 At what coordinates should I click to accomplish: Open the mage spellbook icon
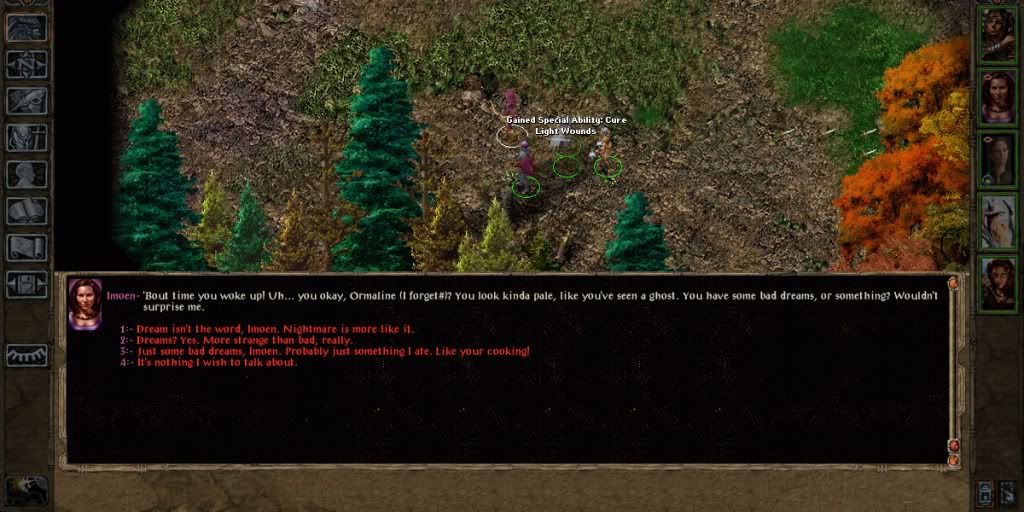27,211
